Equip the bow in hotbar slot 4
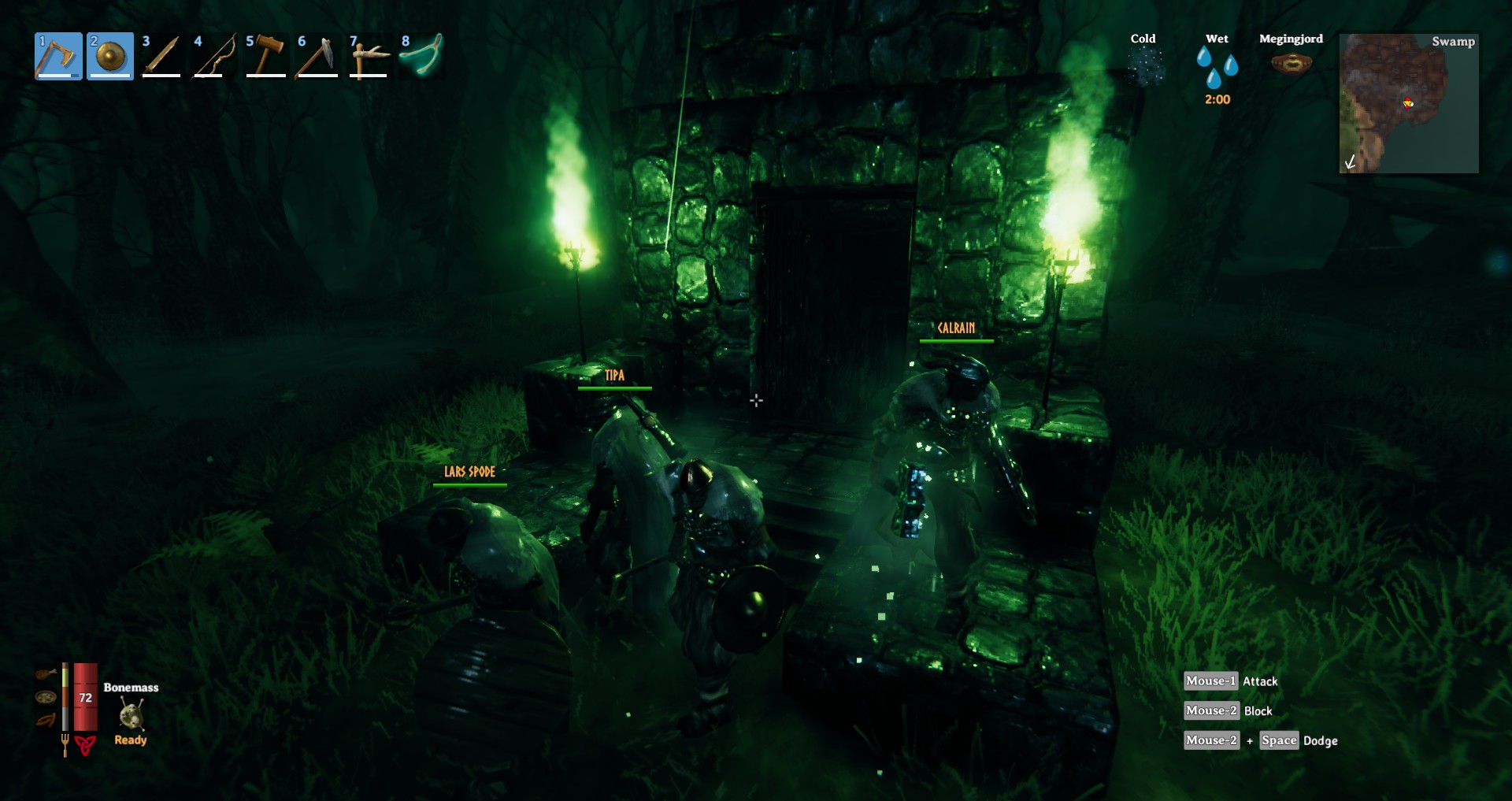Image resolution: width=1512 pixels, height=801 pixels. tap(213, 57)
